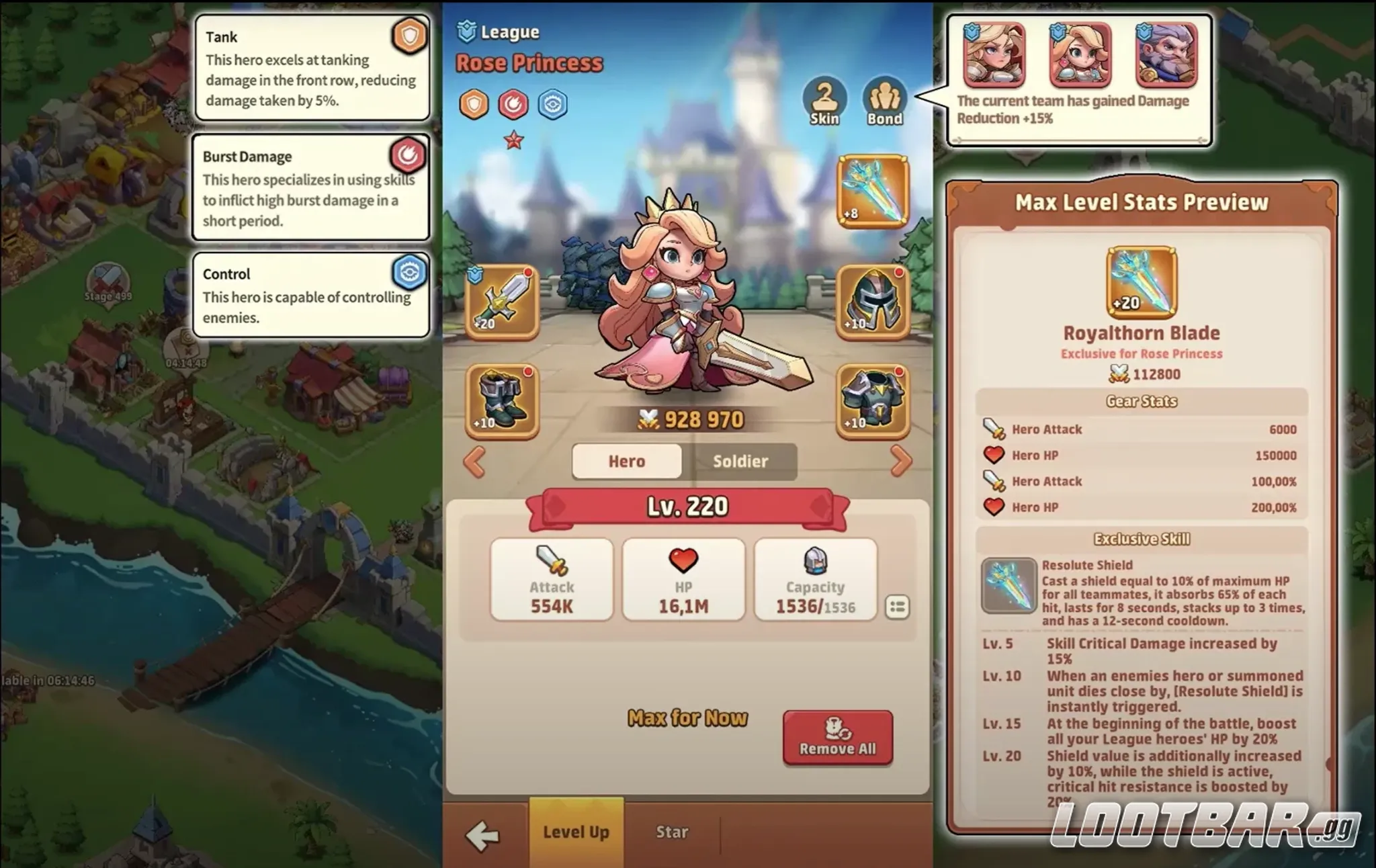Click the Control role badge
1376x868 pixels.
[x=410, y=274]
